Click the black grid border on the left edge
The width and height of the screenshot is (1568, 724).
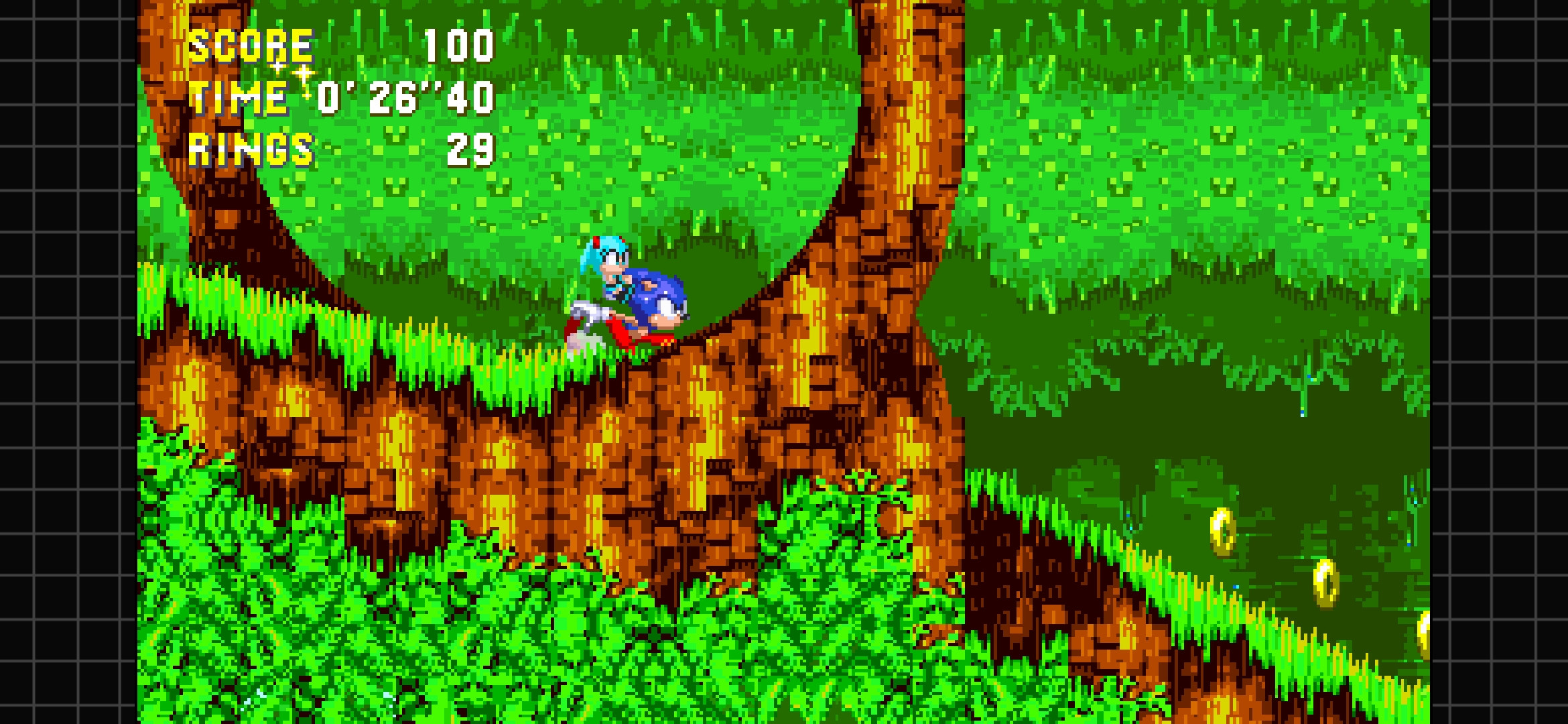click(67, 362)
